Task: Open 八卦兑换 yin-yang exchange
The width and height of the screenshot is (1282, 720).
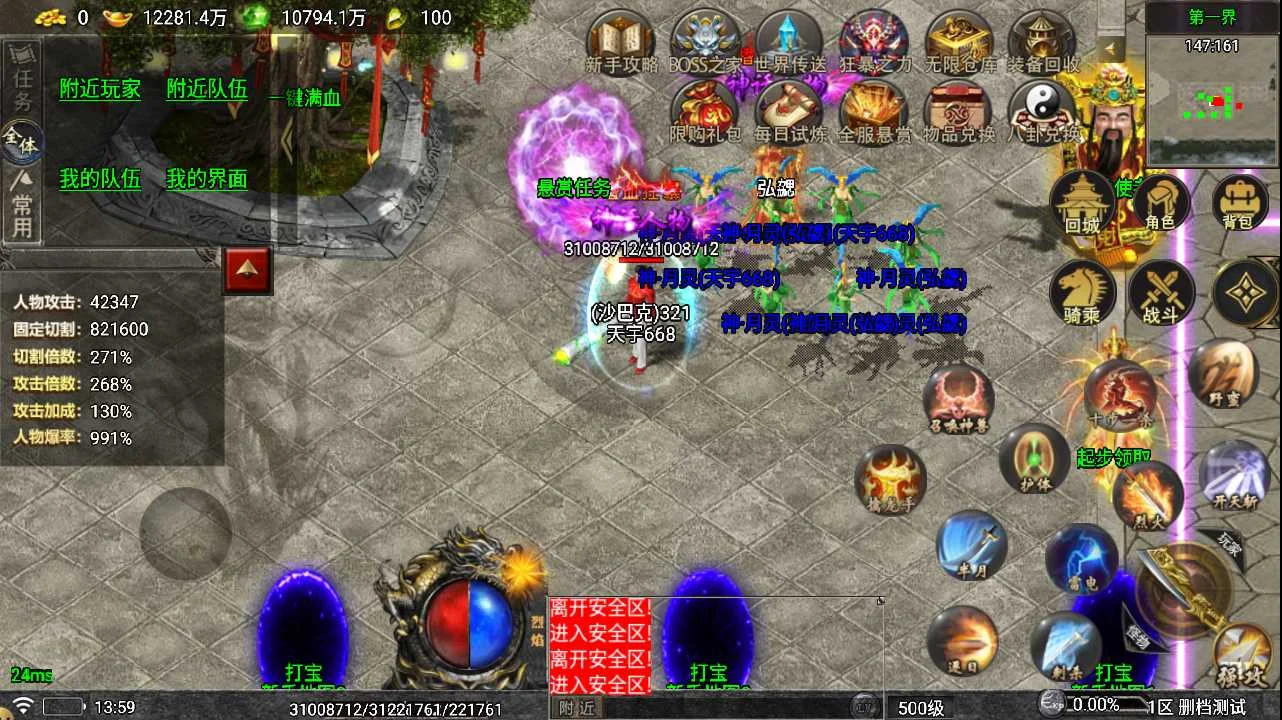Action: tap(1043, 110)
